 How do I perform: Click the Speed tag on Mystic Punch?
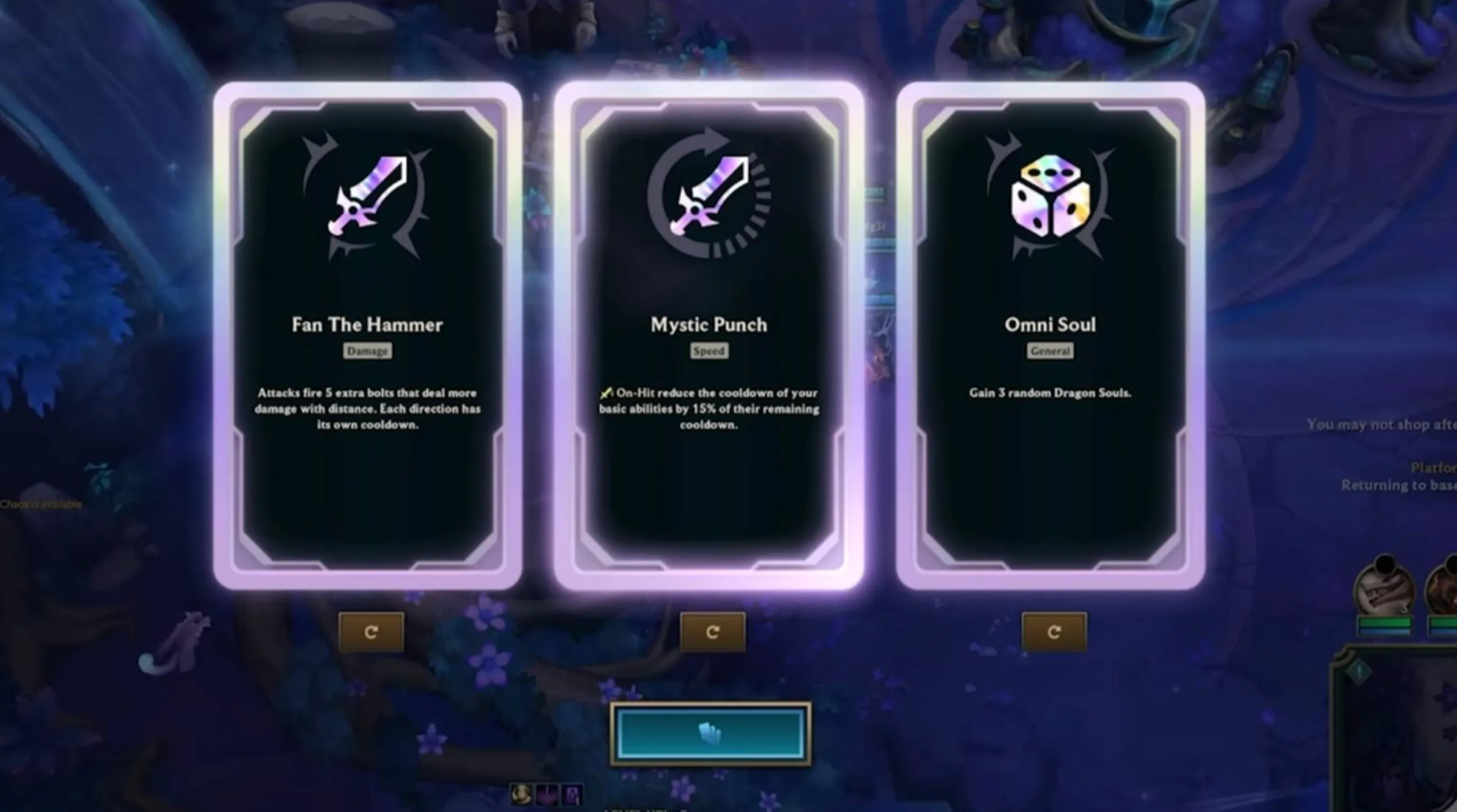coord(710,351)
